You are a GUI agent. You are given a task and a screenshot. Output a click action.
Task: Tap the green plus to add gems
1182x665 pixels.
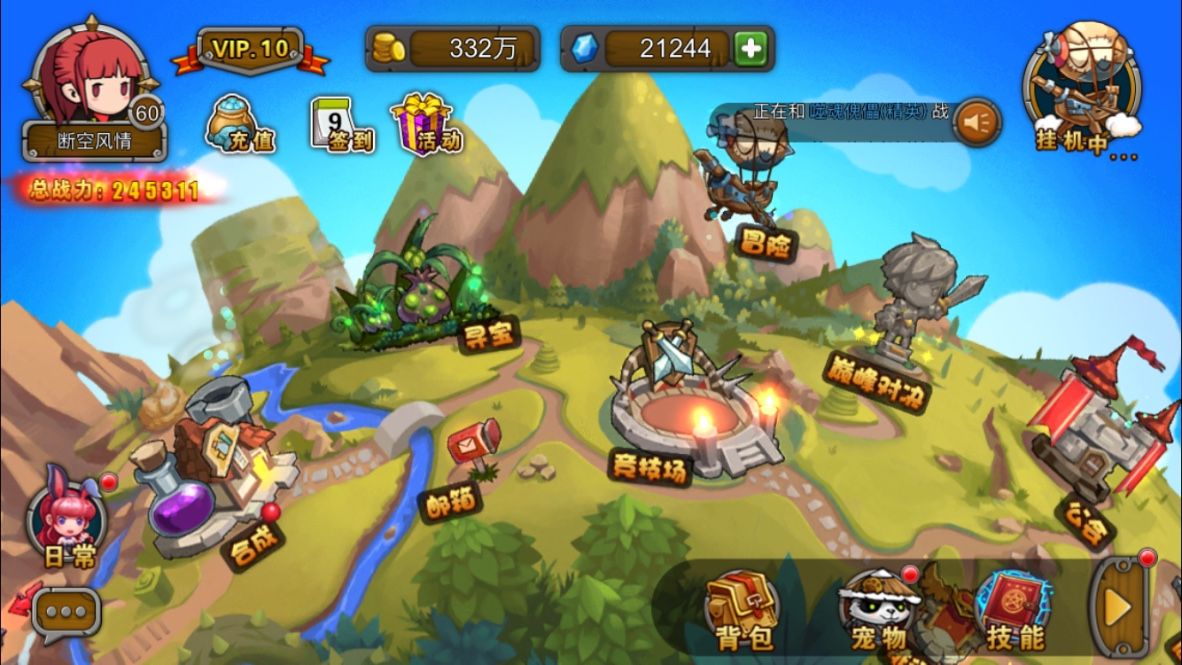750,48
